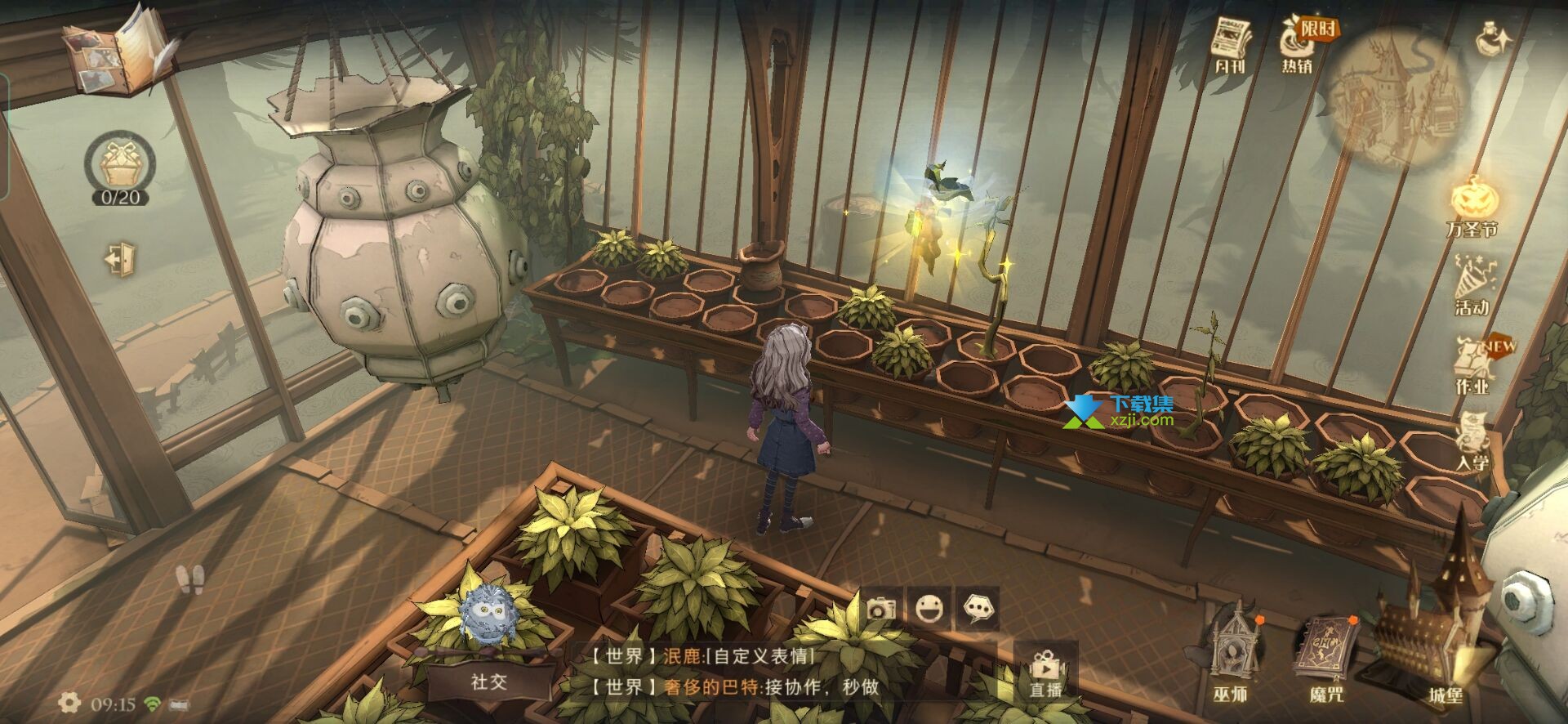Open the gift box 0/20 tracker

(120, 168)
